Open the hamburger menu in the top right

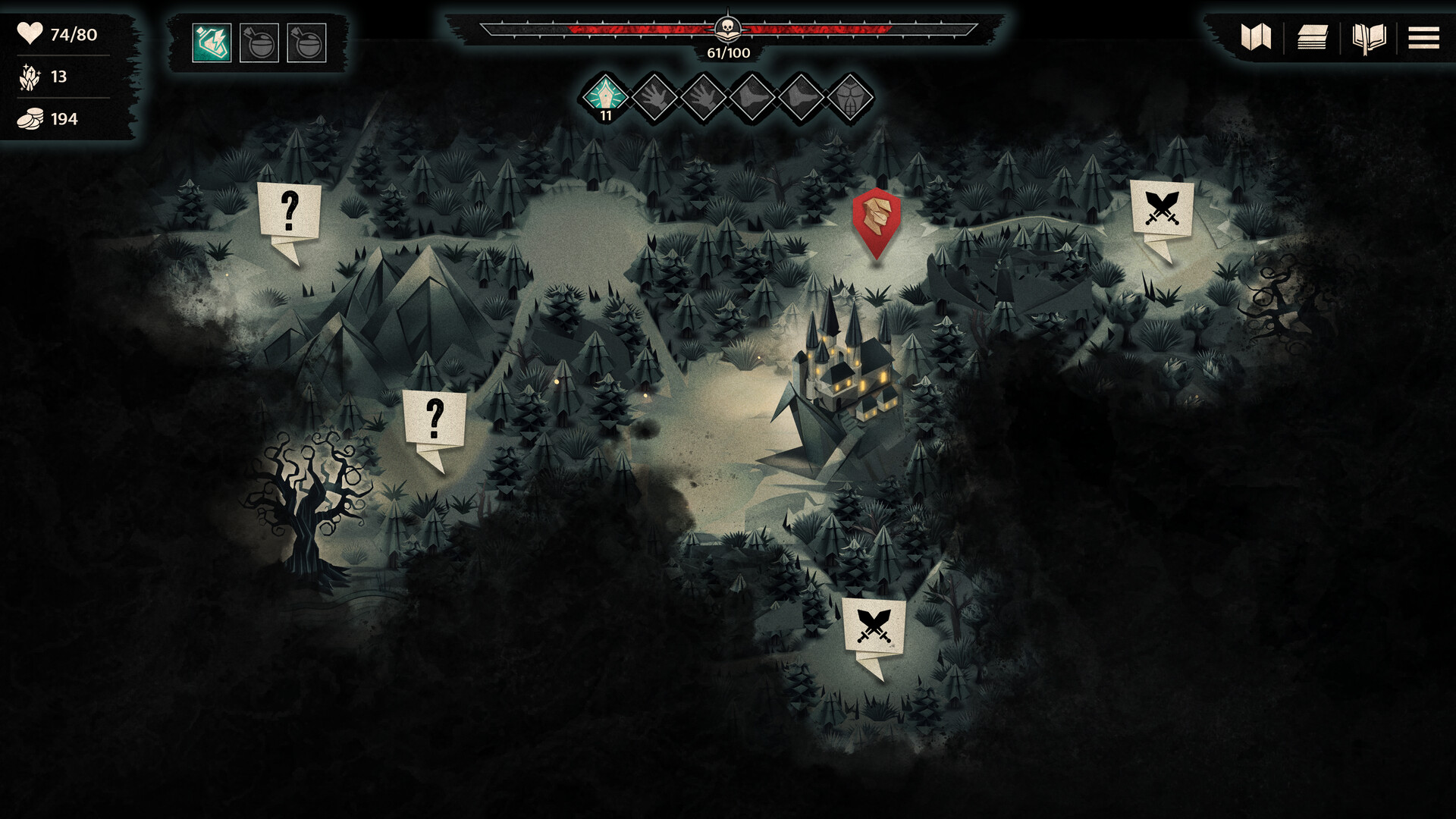point(1425,36)
